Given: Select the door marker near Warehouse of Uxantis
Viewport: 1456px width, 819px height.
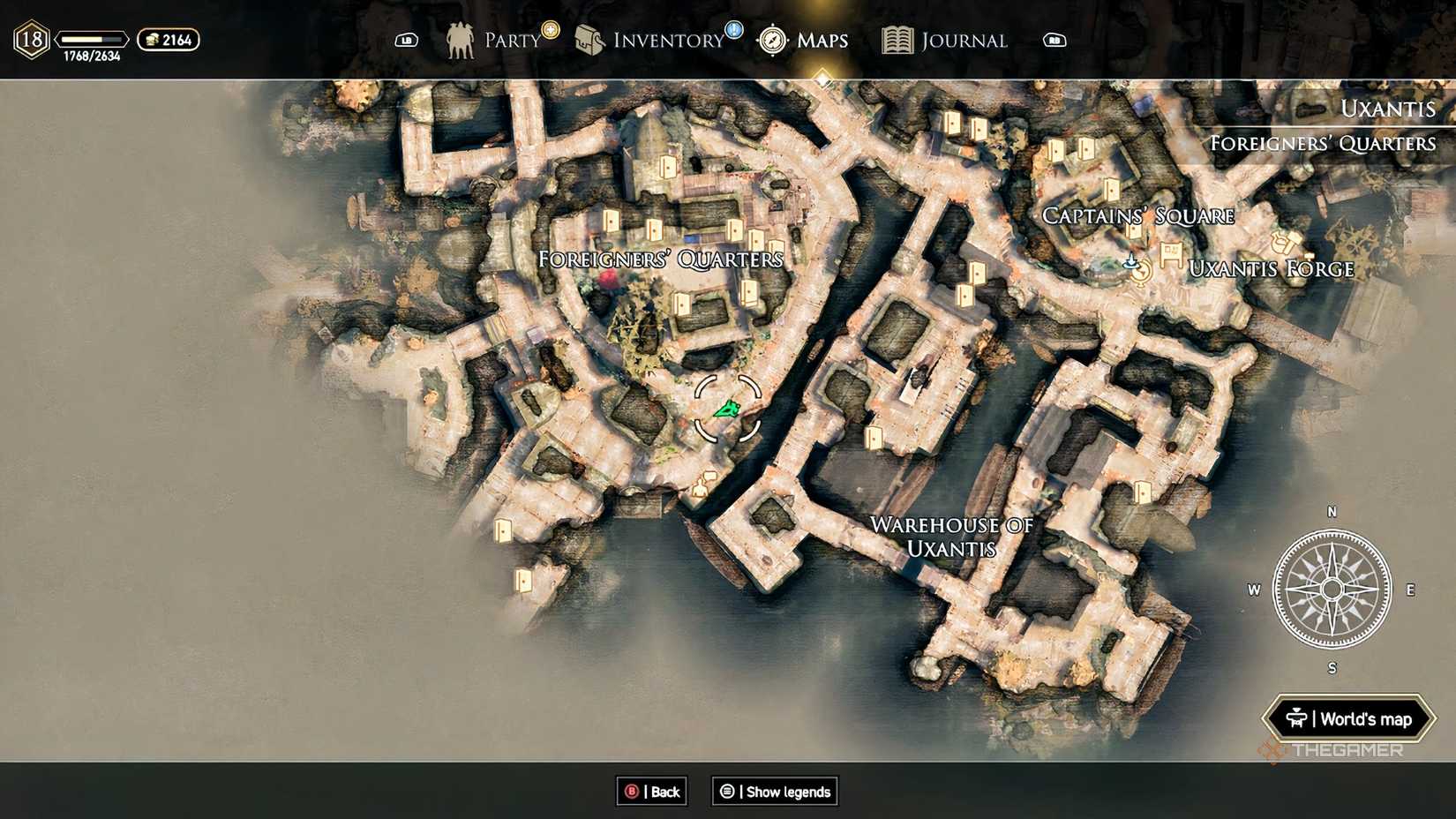Looking at the screenshot, I should coord(874,436).
